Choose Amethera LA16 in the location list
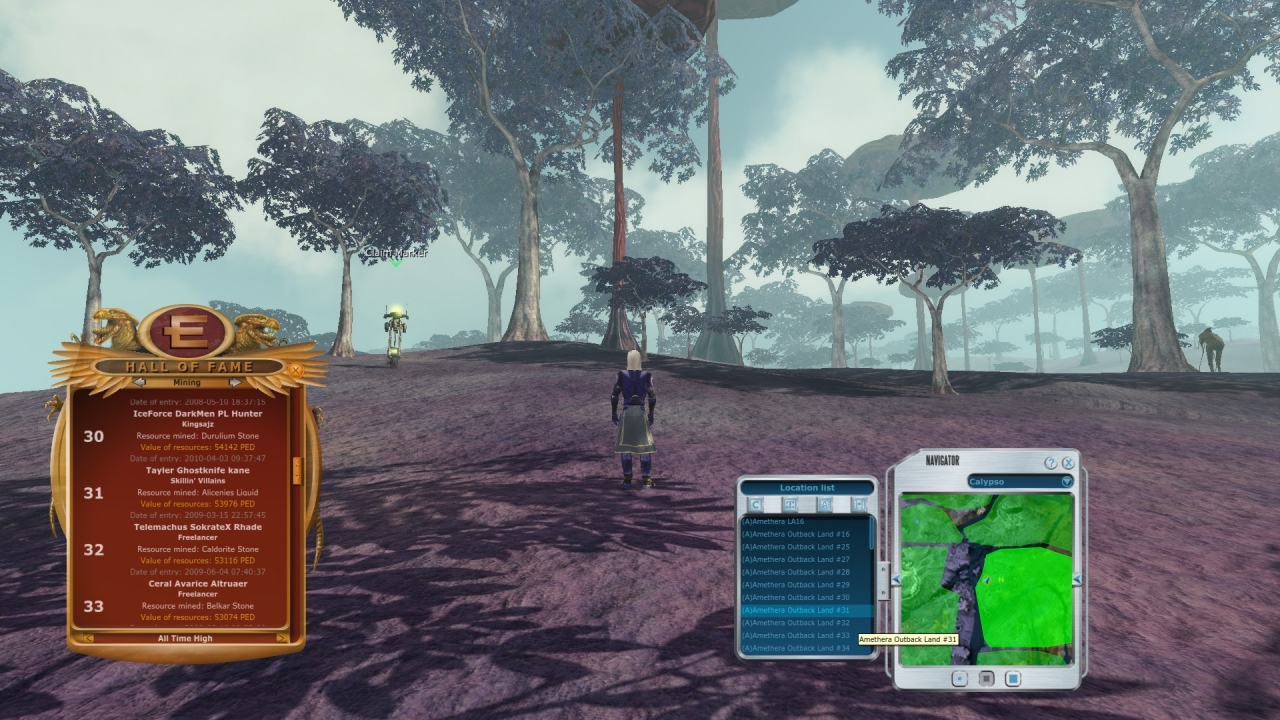The width and height of the screenshot is (1280, 720). coord(773,521)
